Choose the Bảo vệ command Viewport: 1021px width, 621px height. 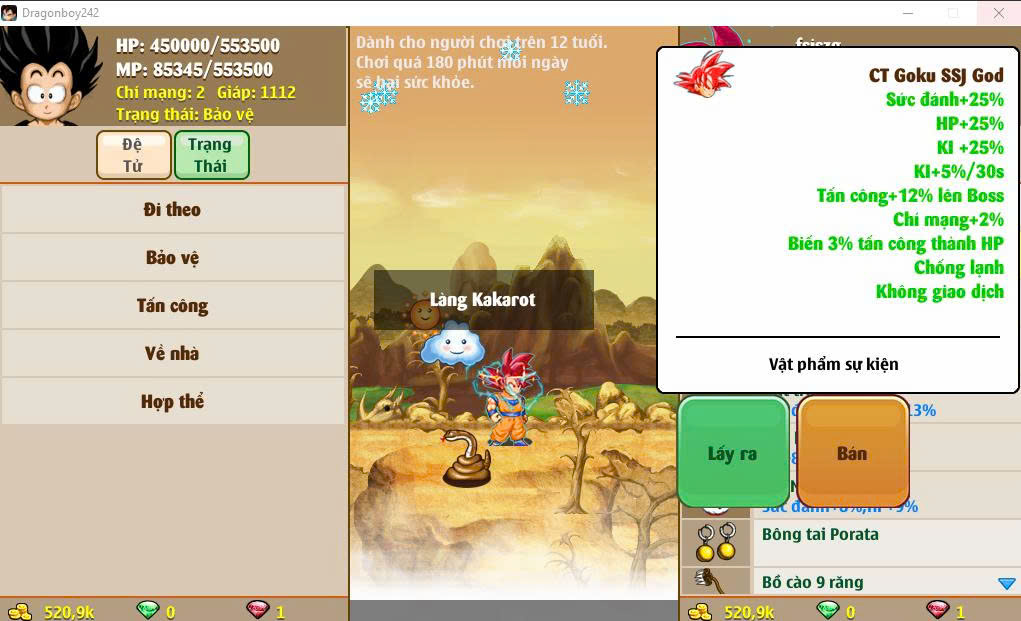tap(172, 257)
